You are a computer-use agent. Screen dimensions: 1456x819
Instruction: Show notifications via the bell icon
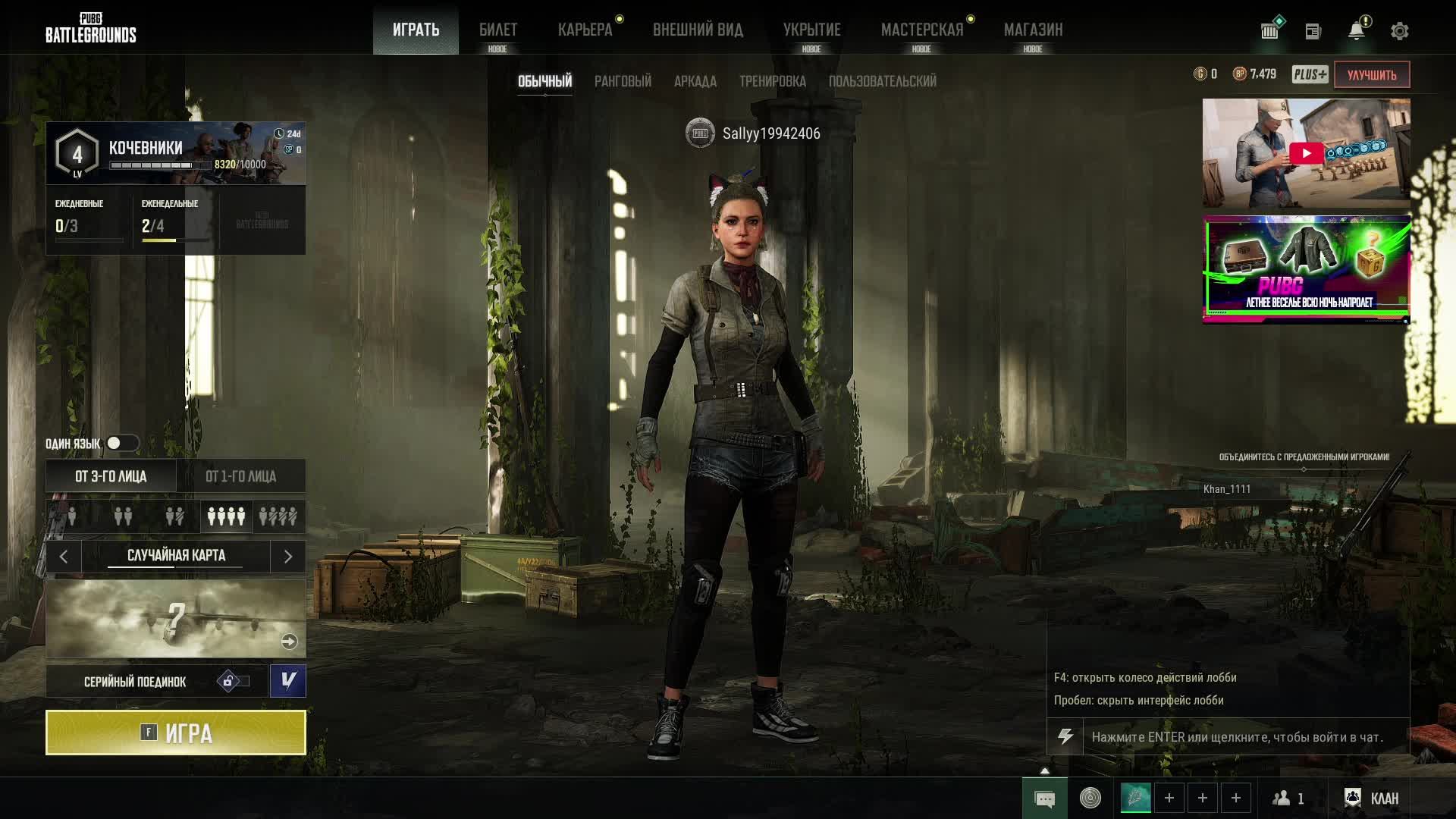(1356, 31)
